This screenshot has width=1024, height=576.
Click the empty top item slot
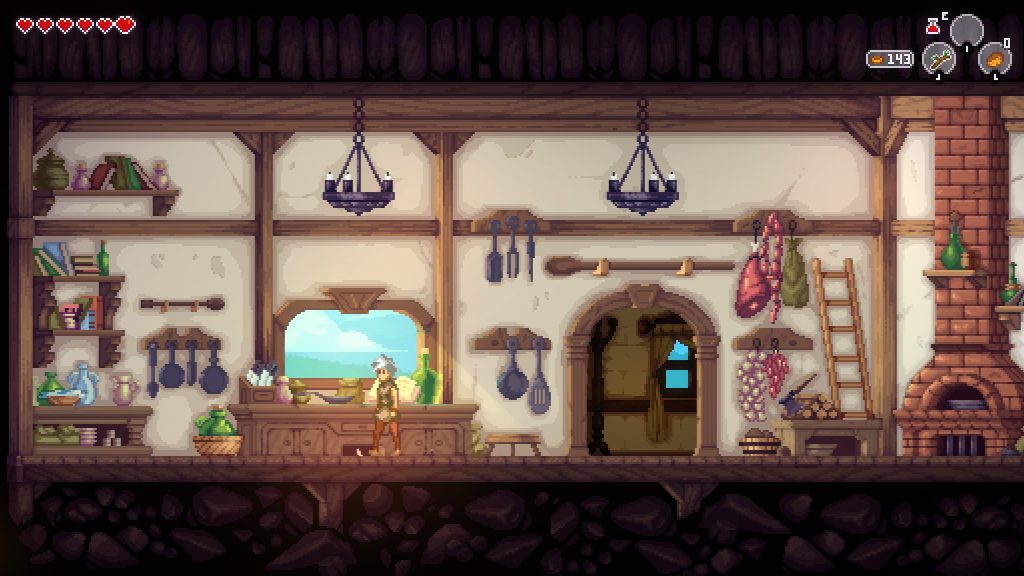click(x=967, y=30)
